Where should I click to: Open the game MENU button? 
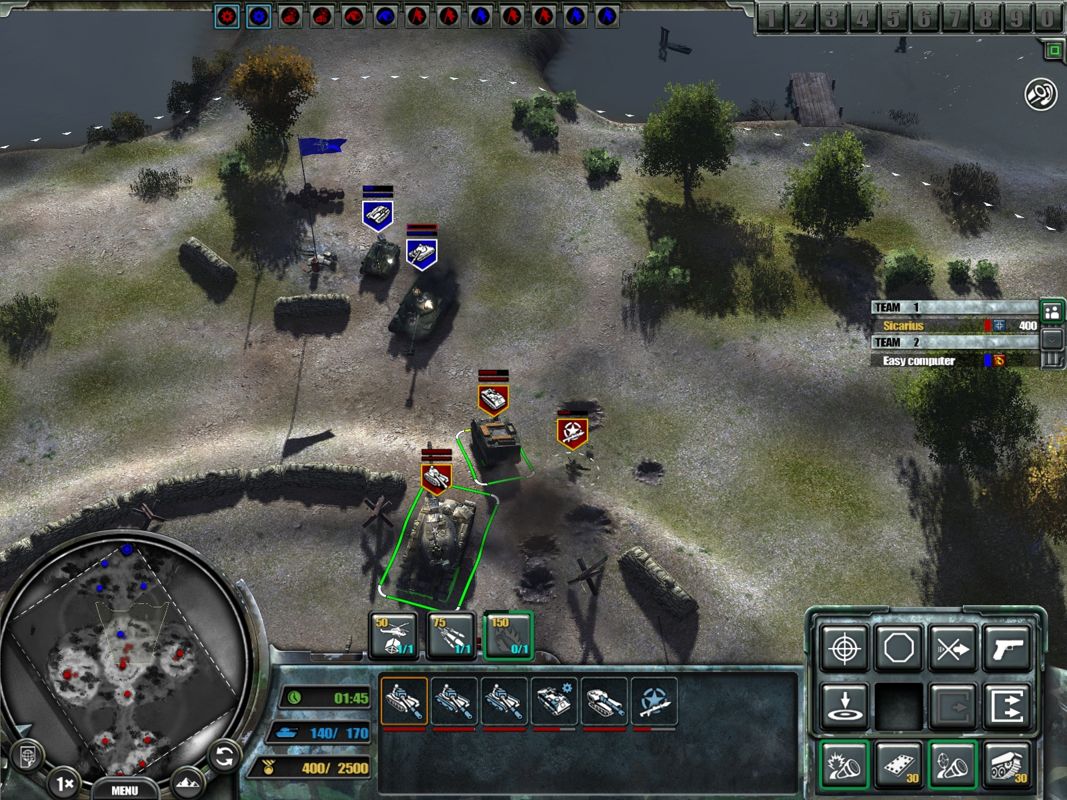pos(124,789)
